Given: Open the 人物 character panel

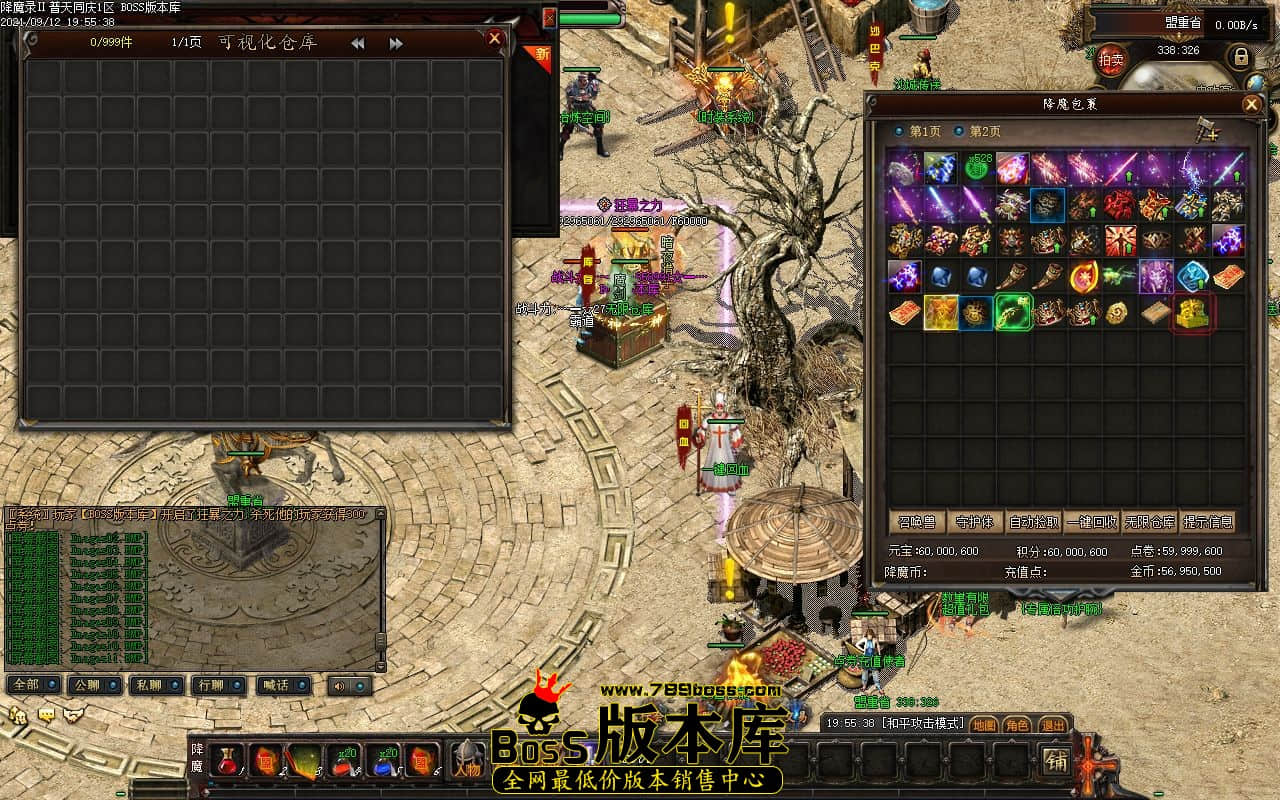Looking at the screenshot, I should [x=466, y=762].
